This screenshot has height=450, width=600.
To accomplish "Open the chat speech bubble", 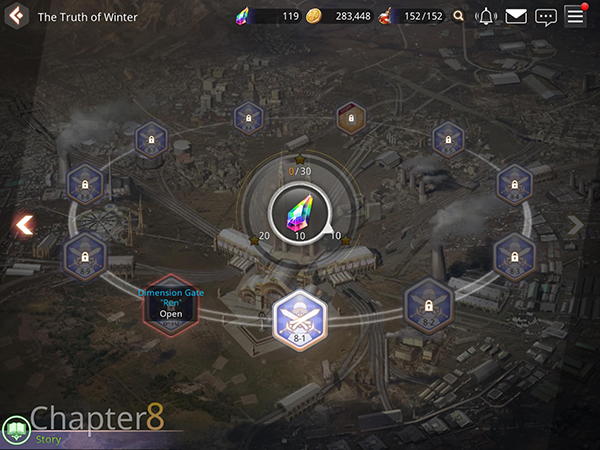I will click(x=545, y=16).
